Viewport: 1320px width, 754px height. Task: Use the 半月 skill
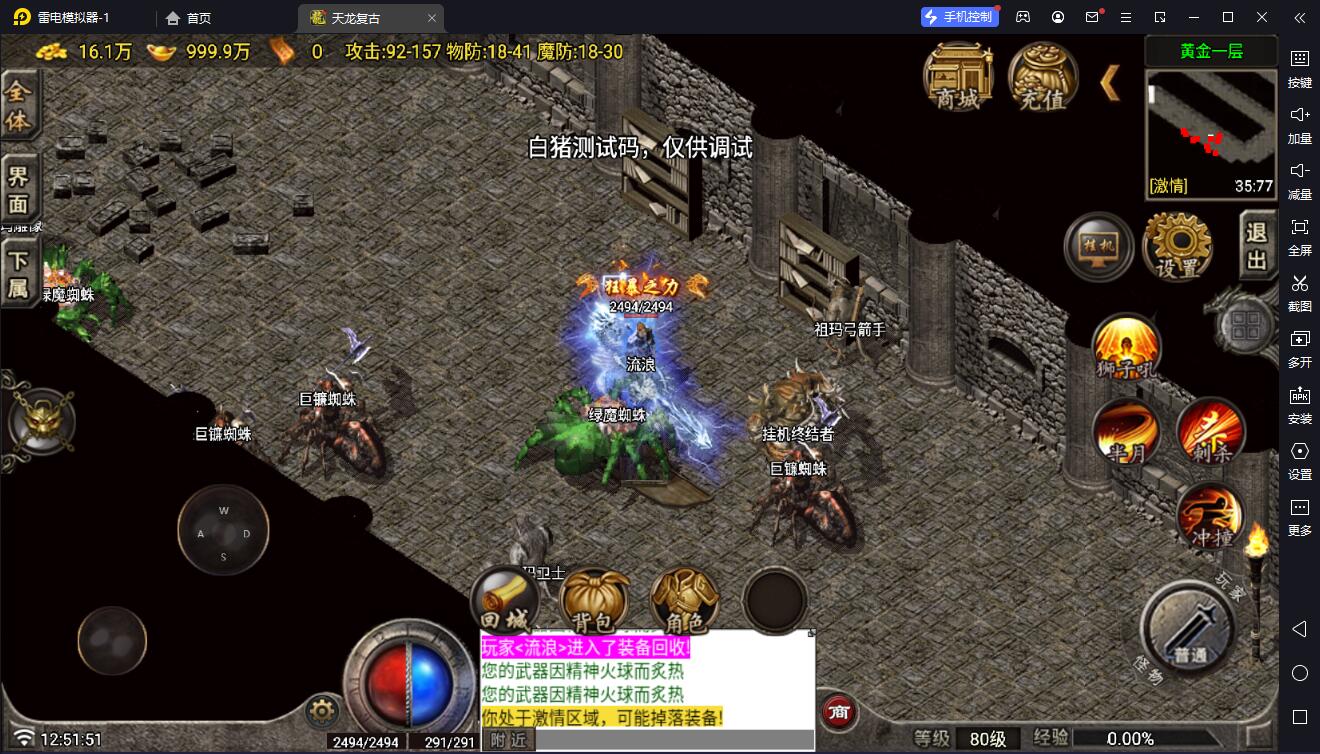1126,432
